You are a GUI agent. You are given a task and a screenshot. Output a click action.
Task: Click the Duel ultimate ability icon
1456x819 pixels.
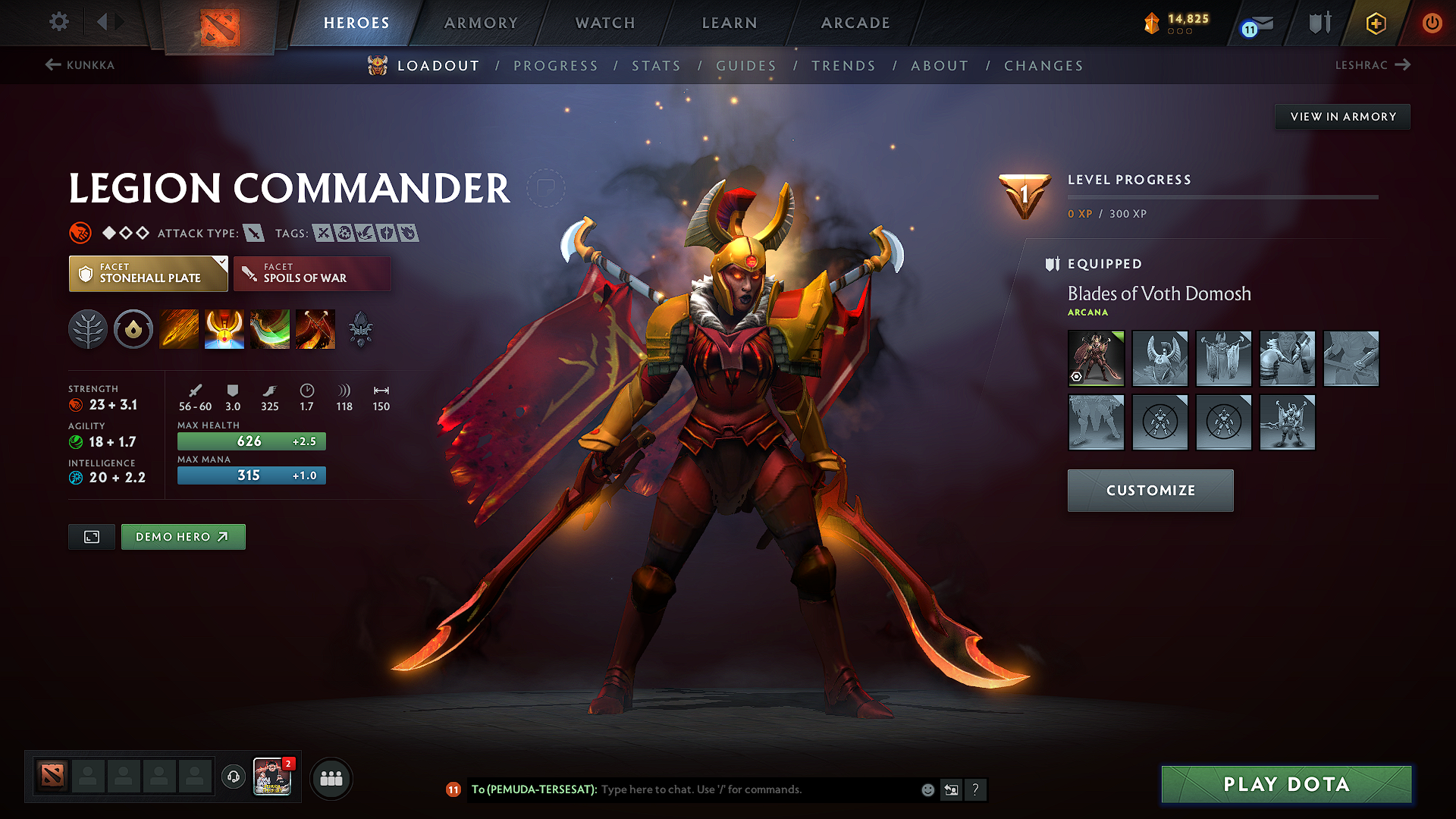point(315,328)
